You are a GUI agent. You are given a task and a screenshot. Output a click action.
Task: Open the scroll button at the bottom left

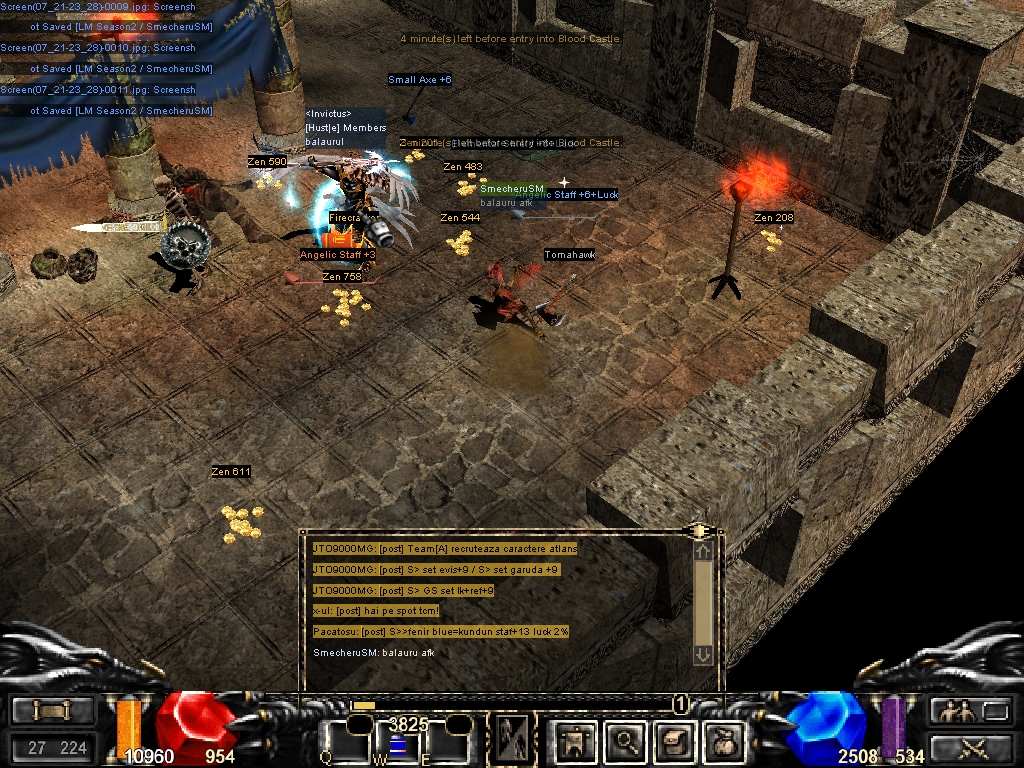click(52, 711)
